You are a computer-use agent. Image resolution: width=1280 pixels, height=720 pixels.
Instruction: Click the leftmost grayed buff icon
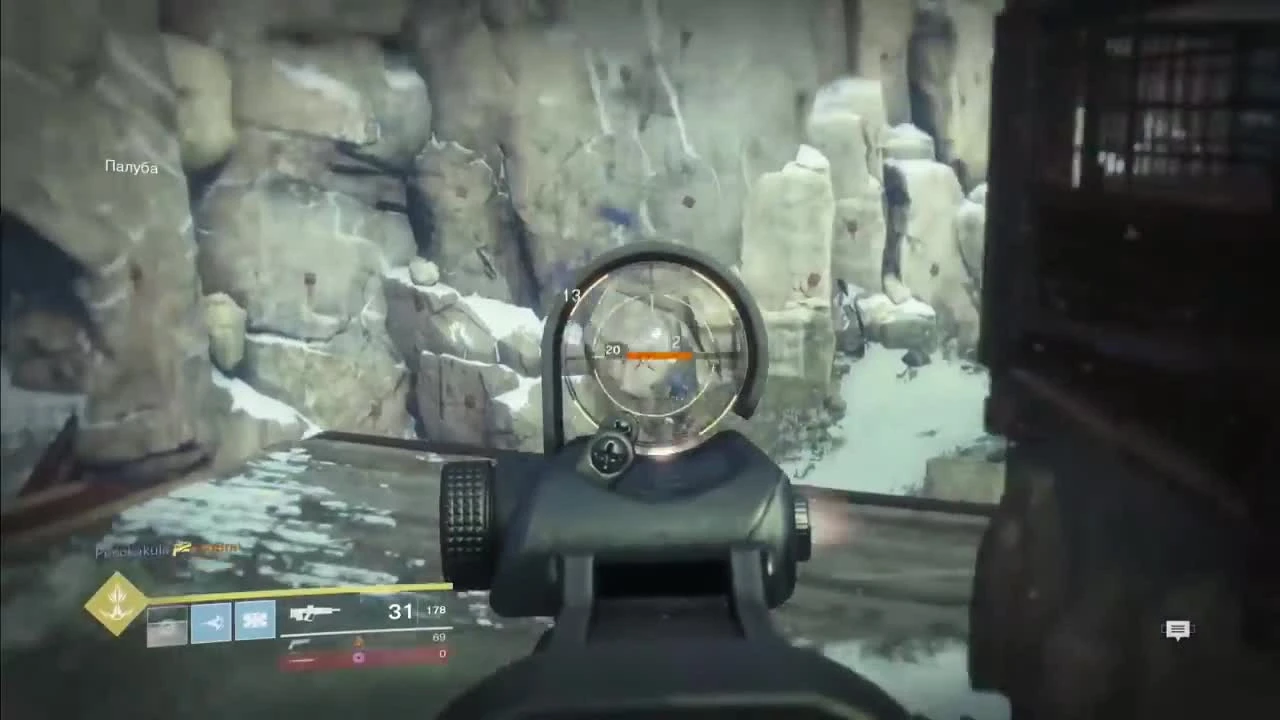point(166,624)
